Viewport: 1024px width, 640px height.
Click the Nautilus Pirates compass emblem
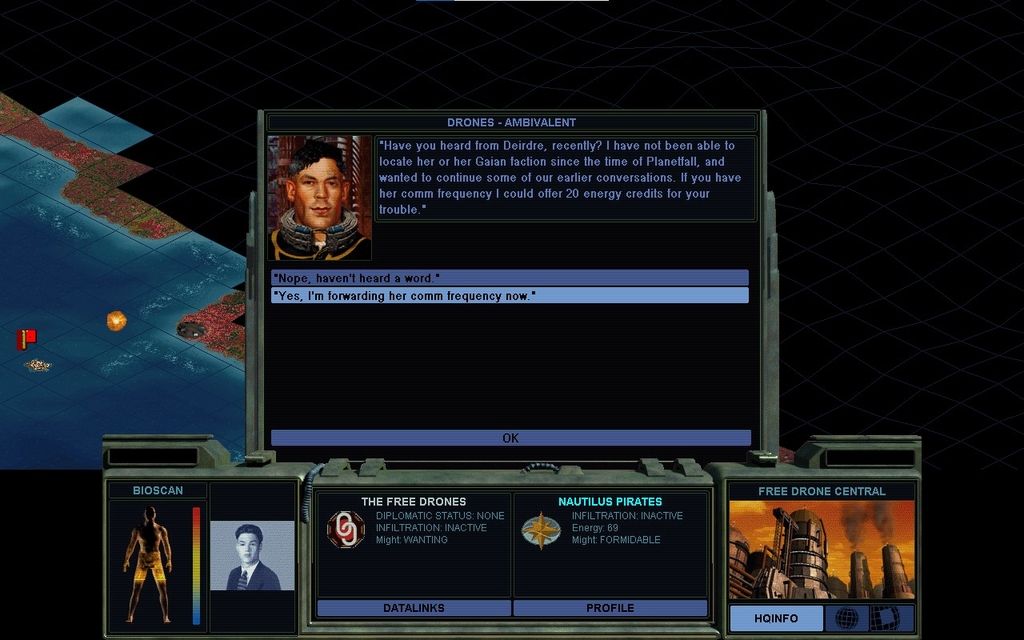[540, 530]
